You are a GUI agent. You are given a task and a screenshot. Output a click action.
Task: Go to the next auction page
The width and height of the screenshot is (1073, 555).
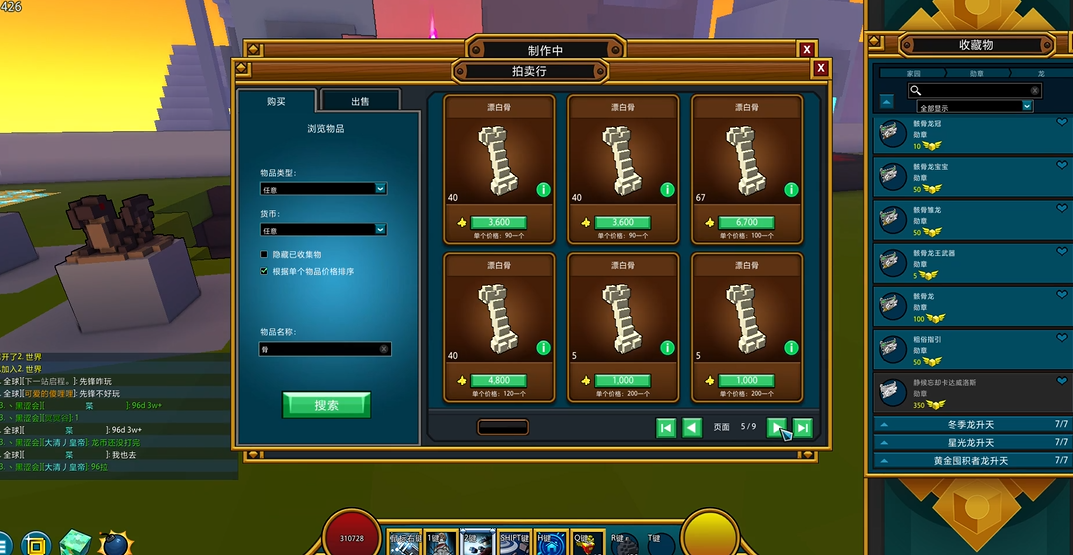(x=777, y=427)
